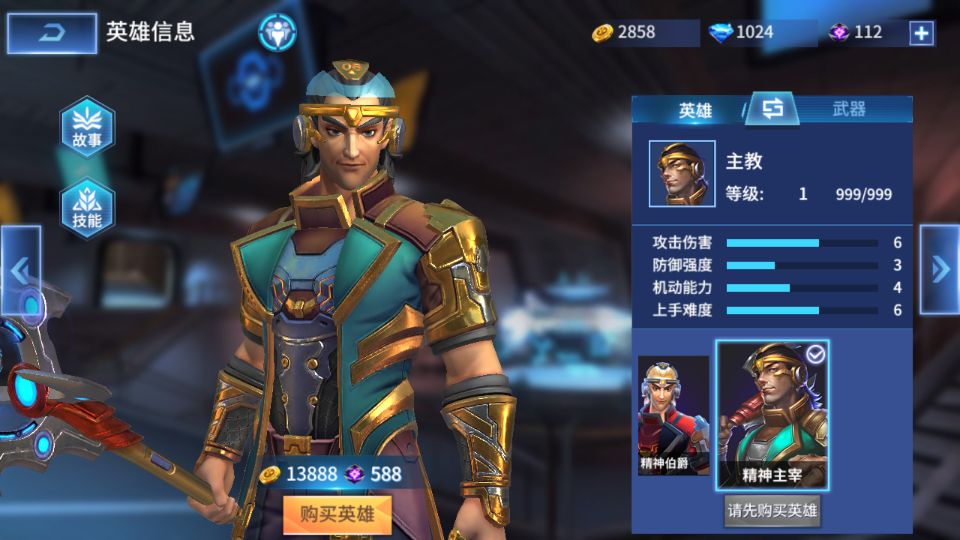Click the 请先购买英雄 button
960x540 pixels.
pos(772,511)
